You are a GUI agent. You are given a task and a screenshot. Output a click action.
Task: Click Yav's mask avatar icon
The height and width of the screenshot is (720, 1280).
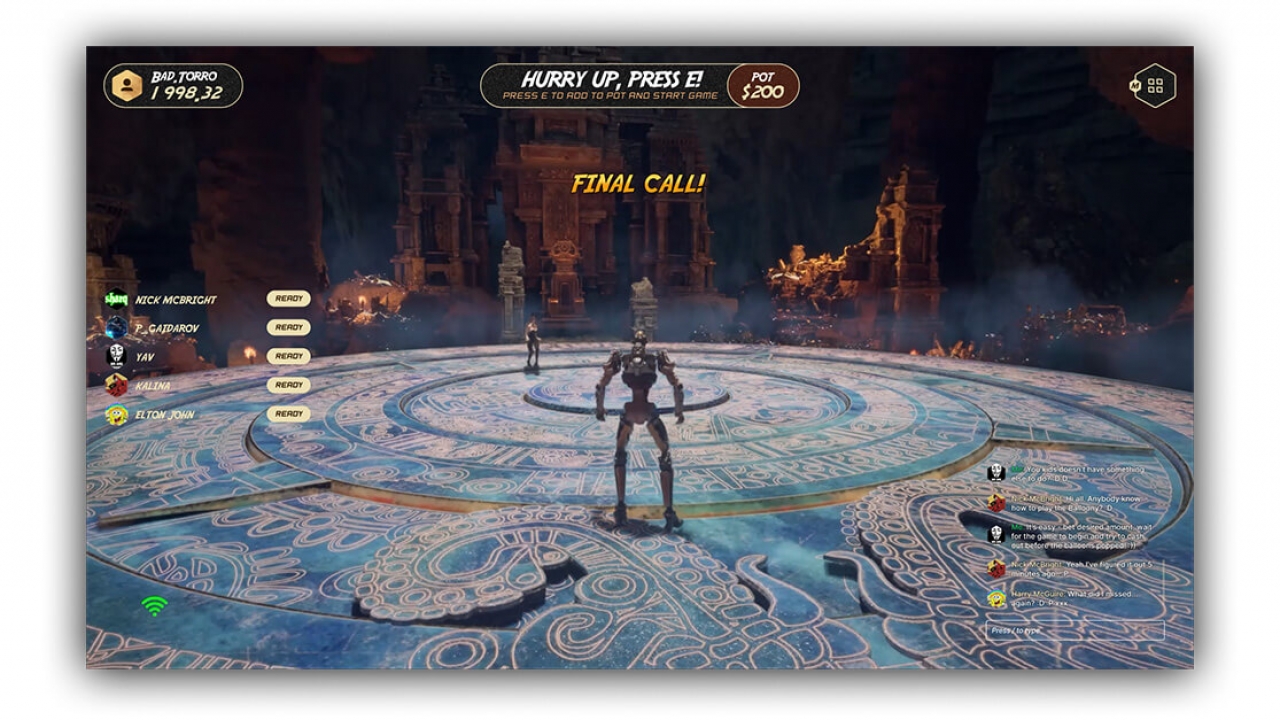pos(115,356)
